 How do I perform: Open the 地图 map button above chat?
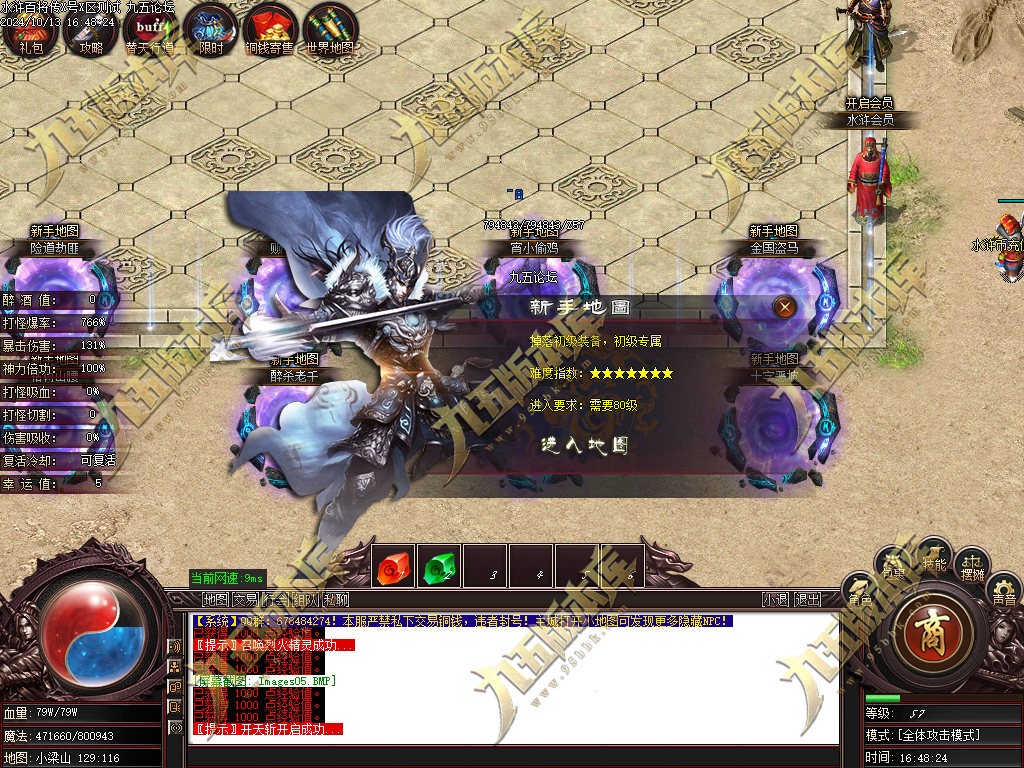click(x=216, y=600)
